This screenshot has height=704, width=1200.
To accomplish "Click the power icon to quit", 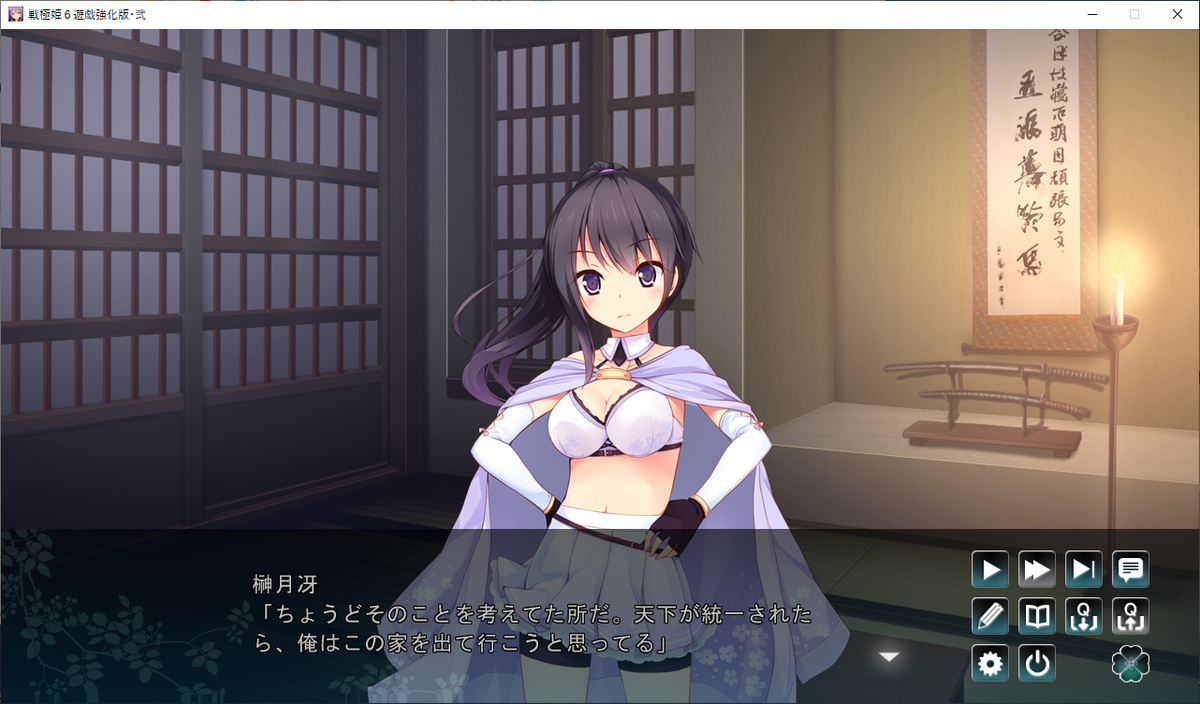I will [1037, 663].
